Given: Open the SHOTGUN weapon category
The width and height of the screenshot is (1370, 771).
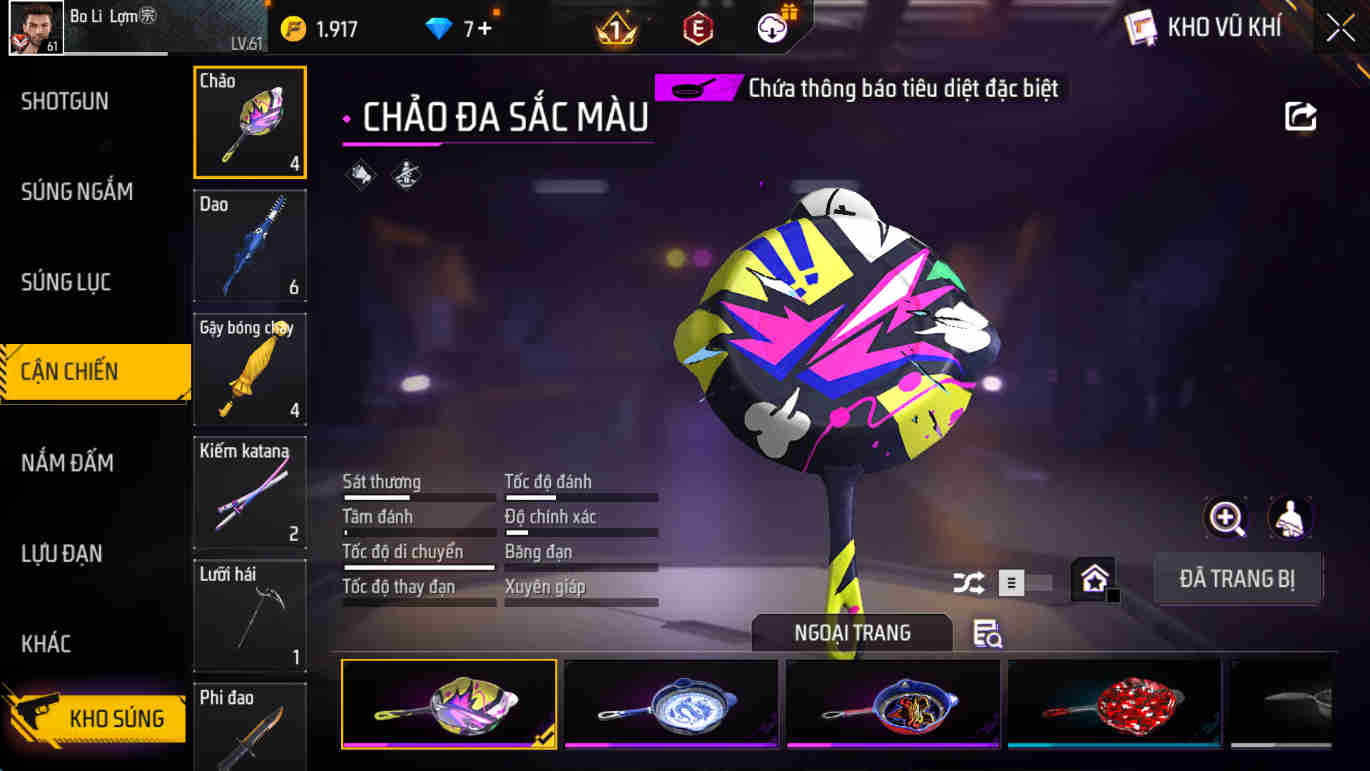Looking at the screenshot, I should [65, 101].
